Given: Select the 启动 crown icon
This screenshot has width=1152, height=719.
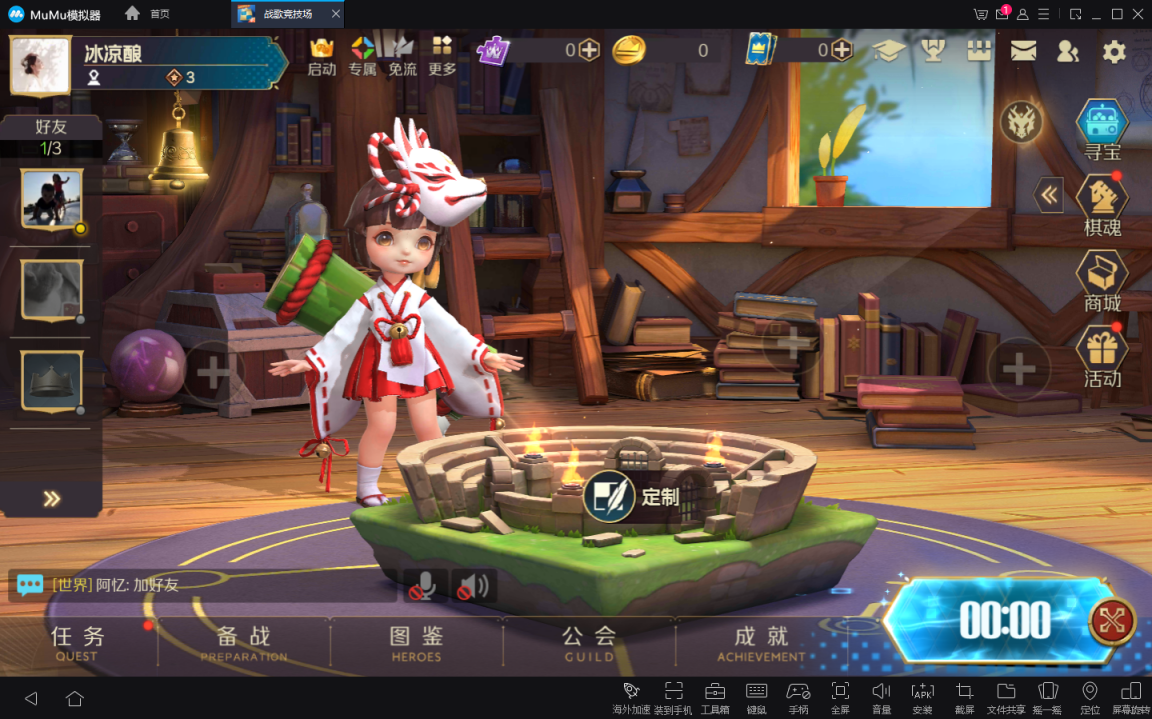Looking at the screenshot, I should pos(322,56).
